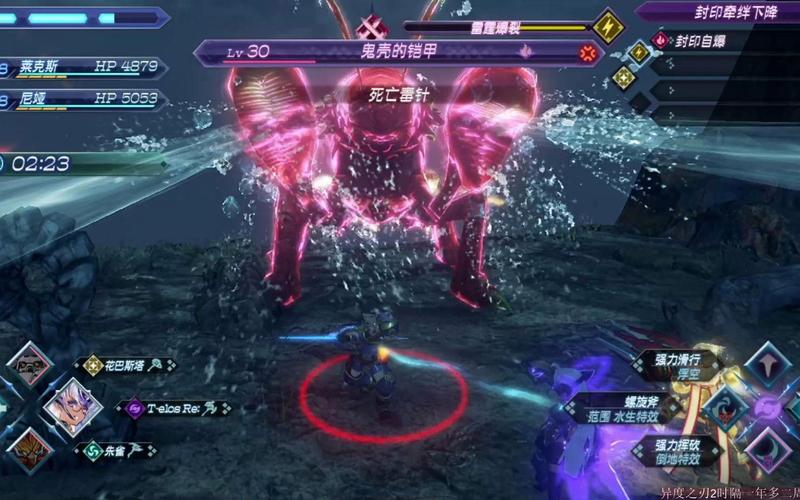Viewport: 800px width, 500px height.
Task: Select the 花巴斯塔 blade label
Action: [x=130, y=366]
